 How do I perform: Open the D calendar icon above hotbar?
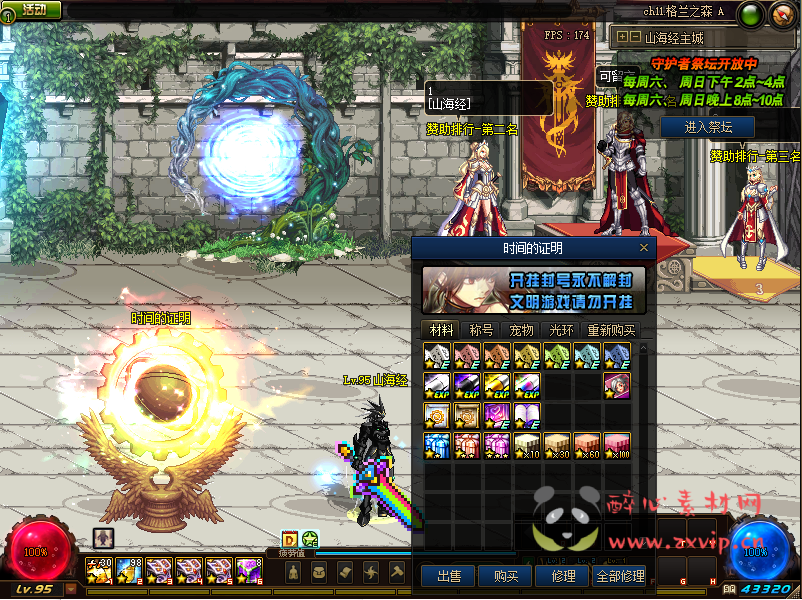289,539
